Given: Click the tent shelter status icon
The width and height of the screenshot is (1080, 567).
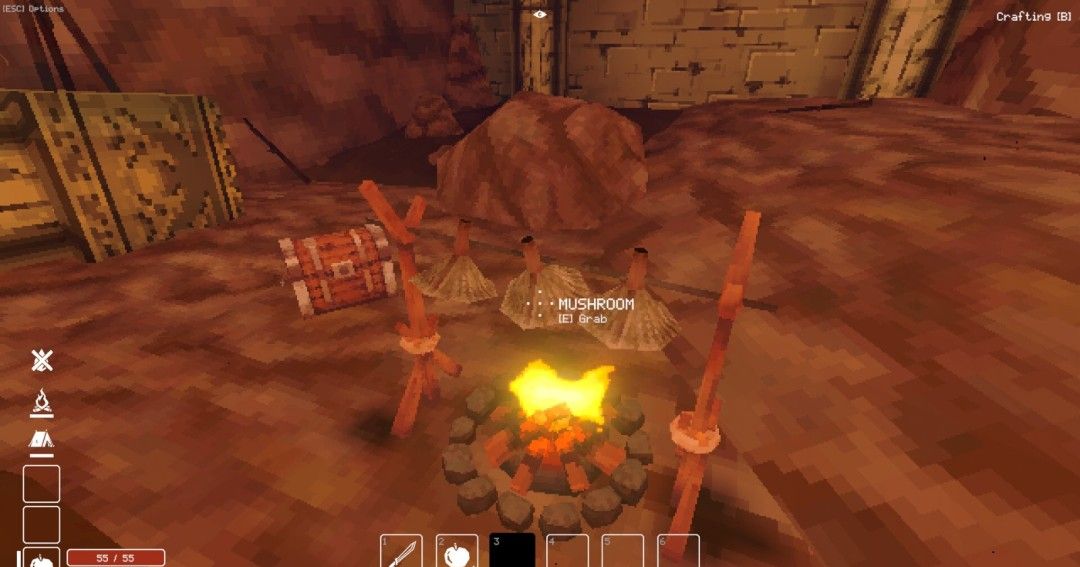Looking at the screenshot, I should click(42, 440).
